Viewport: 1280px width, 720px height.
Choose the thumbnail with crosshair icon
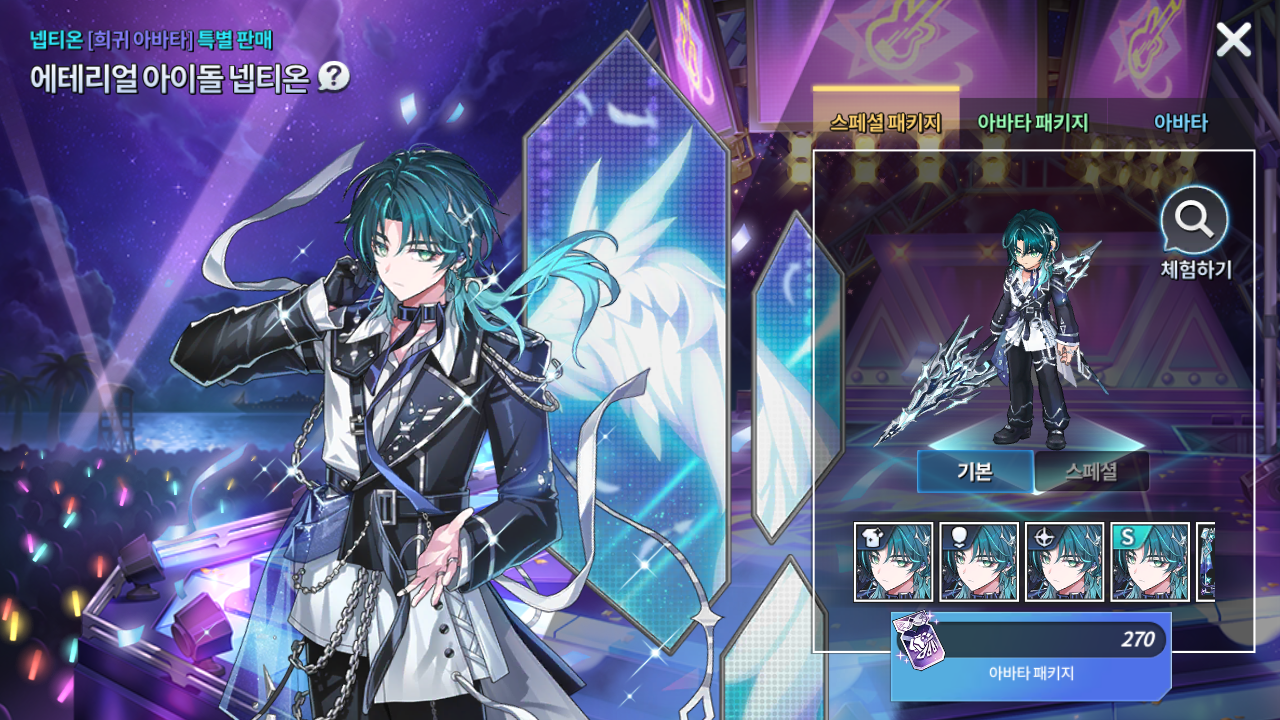coord(1065,562)
